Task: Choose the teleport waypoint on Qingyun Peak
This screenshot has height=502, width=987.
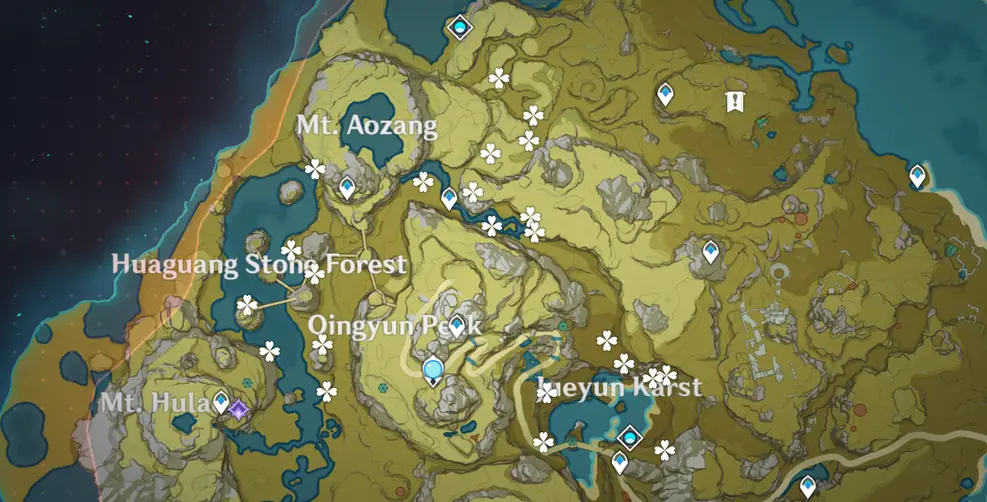Action: click(457, 325)
